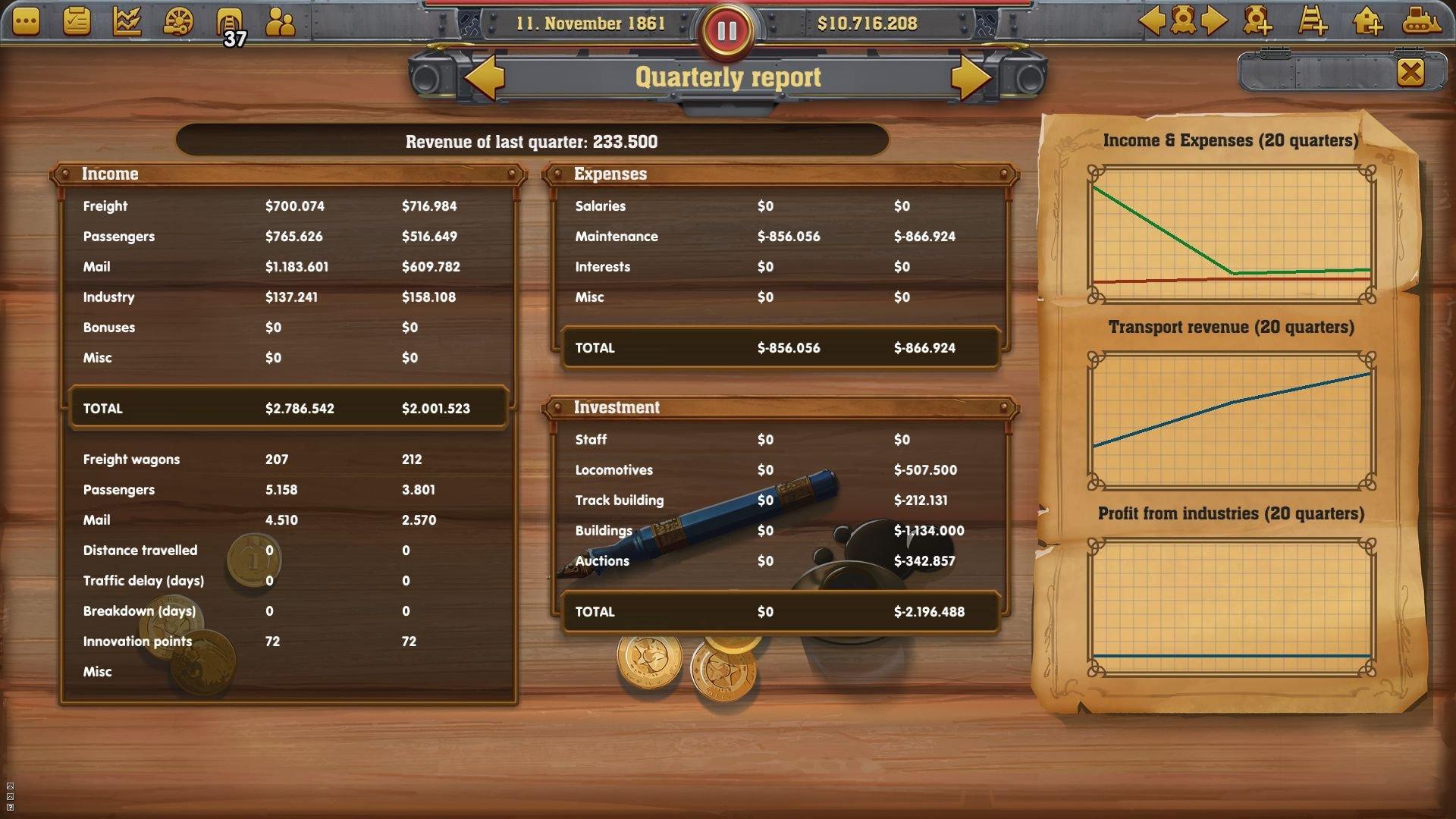Open the personnel management icon
1456x819 pixels.
pos(281,23)
